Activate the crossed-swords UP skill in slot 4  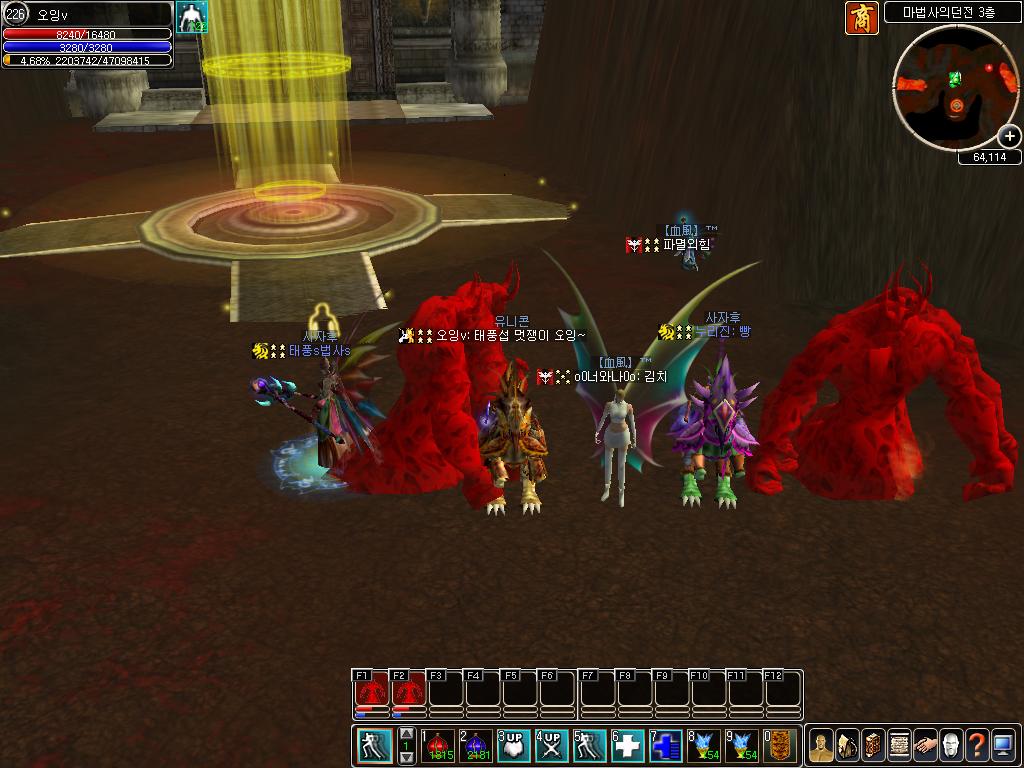click(x=551, y=746)
